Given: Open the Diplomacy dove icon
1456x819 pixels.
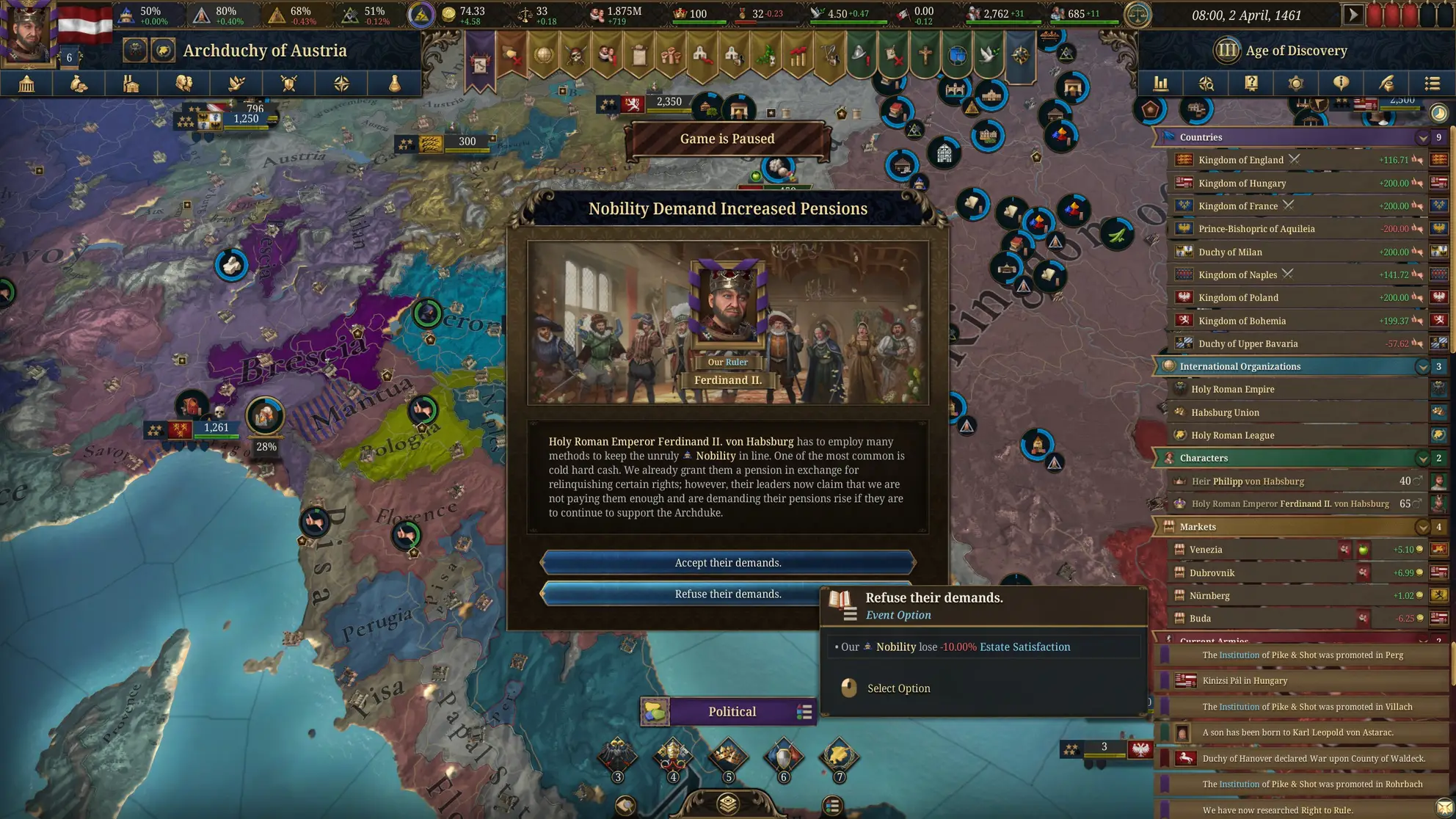Looking at the screenshot, I should pyautogui.click(x=236, y=84).
